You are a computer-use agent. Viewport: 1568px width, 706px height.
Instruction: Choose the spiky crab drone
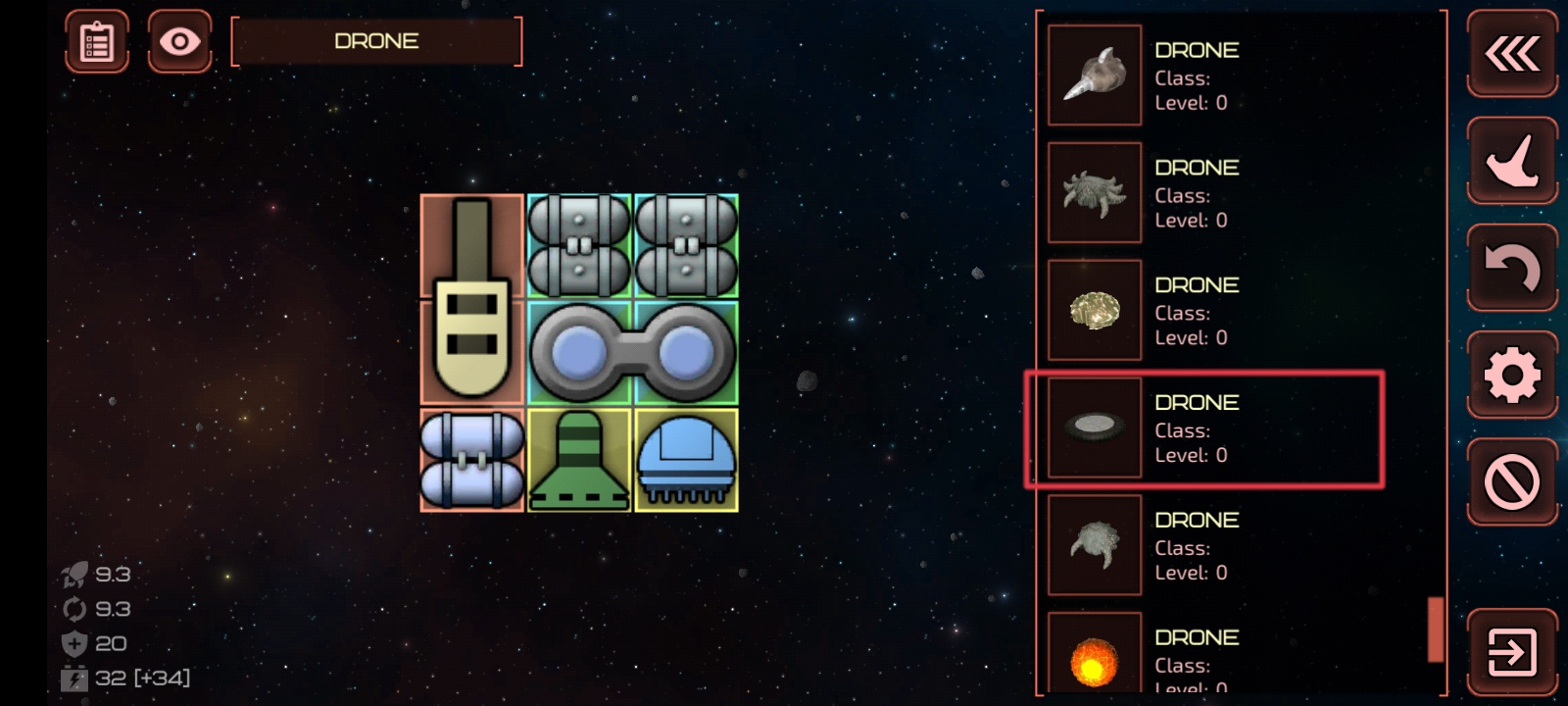click(1095, 193)
